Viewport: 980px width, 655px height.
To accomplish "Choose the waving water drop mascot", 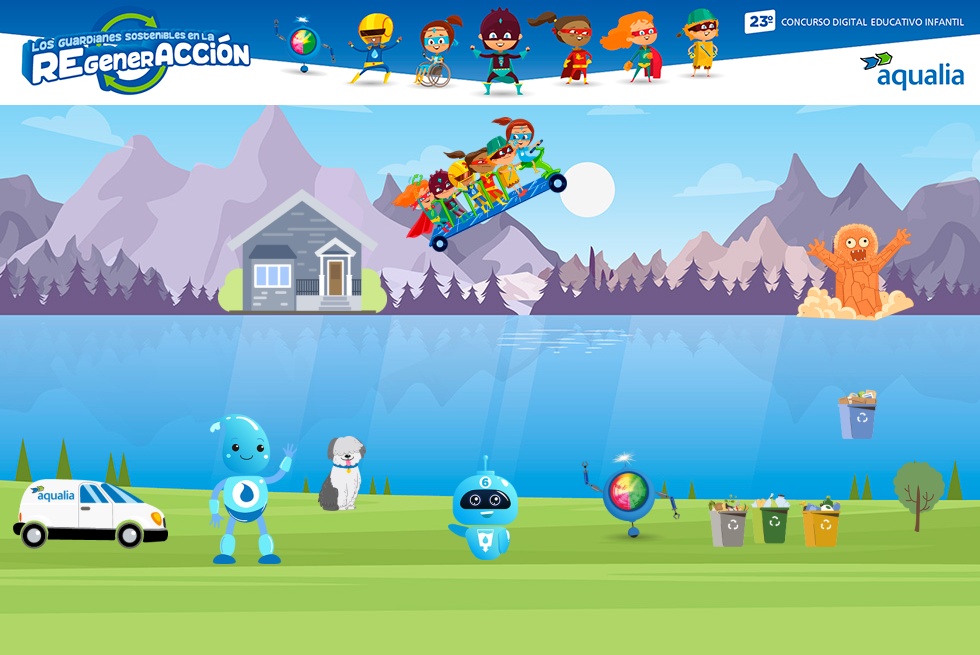I will 245,488.
